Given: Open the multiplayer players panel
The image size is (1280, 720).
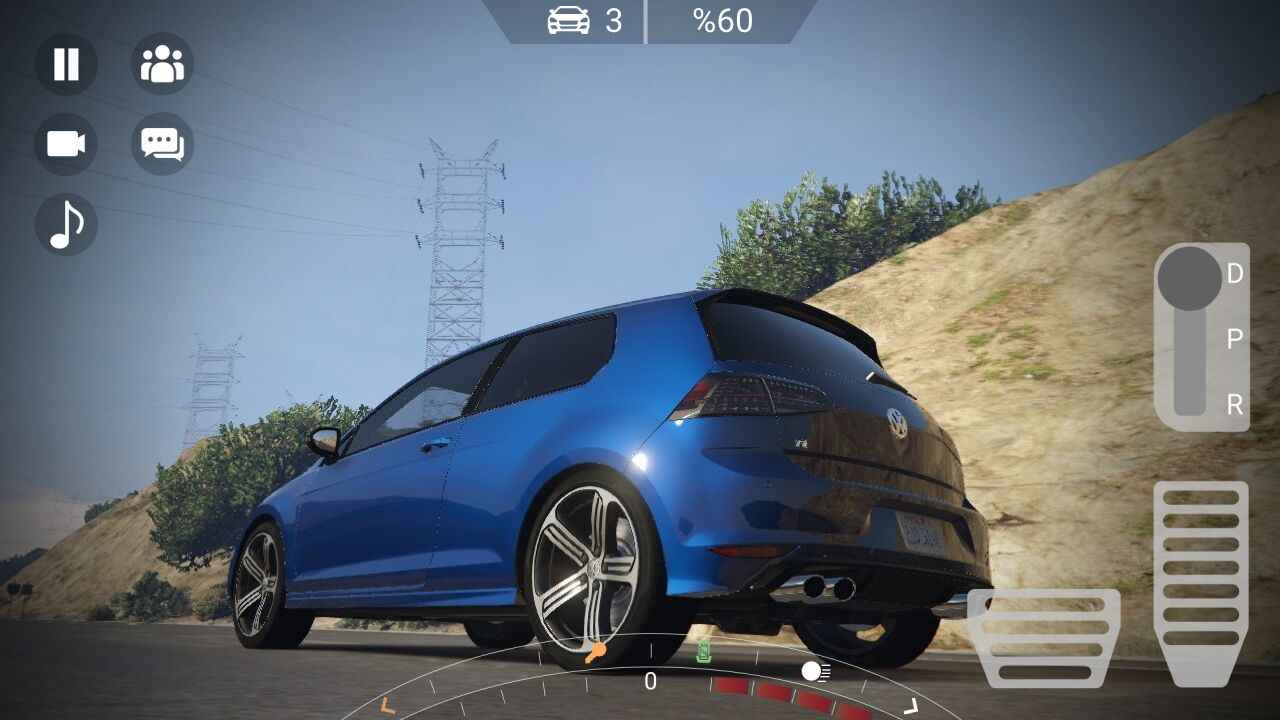Looking at the screenshot, I should coord(161,65).
